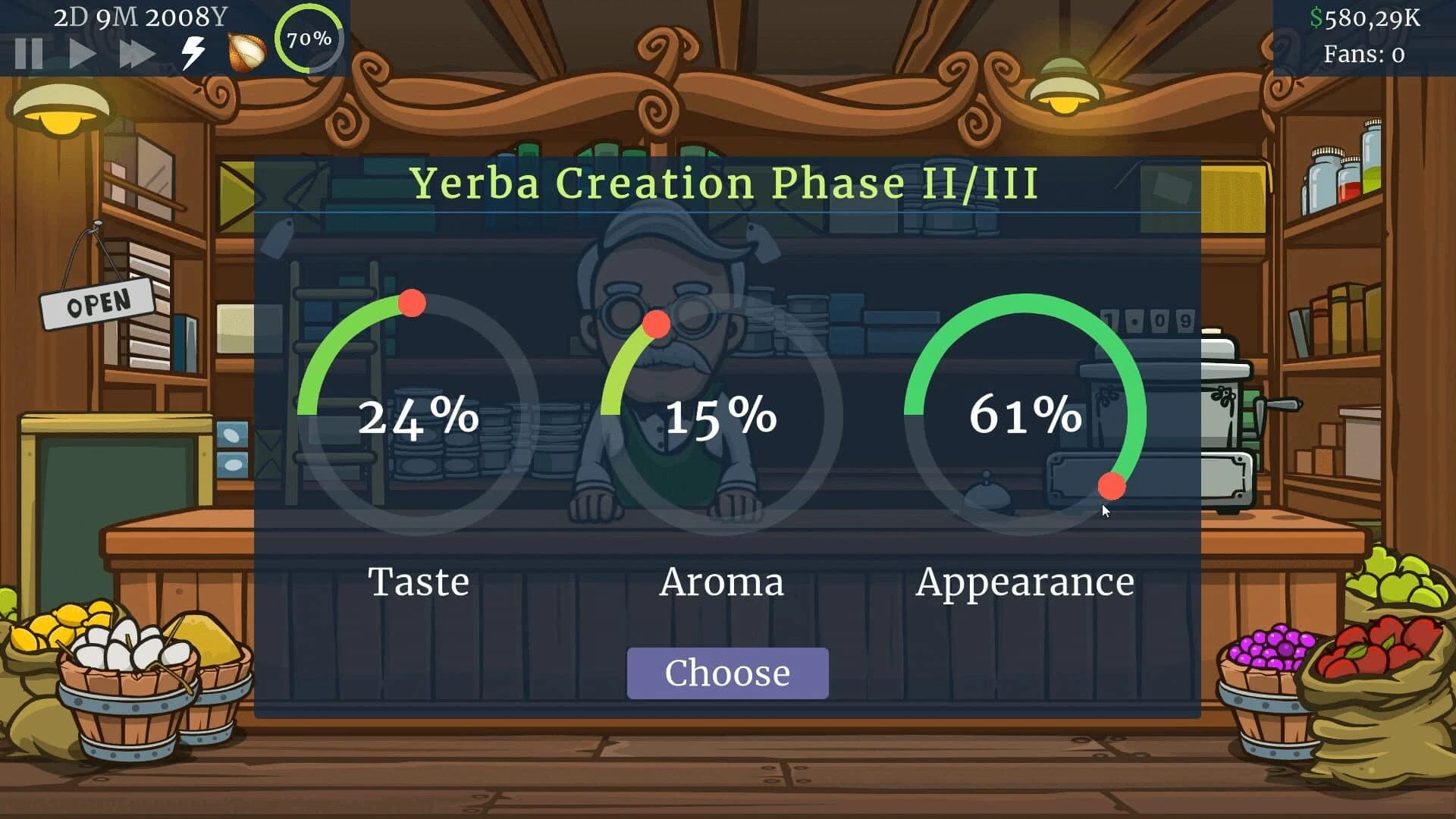Screen dimensions: 1456x819
Task: Select the yerba seed icon in top bar
Action: click(244, 52)
